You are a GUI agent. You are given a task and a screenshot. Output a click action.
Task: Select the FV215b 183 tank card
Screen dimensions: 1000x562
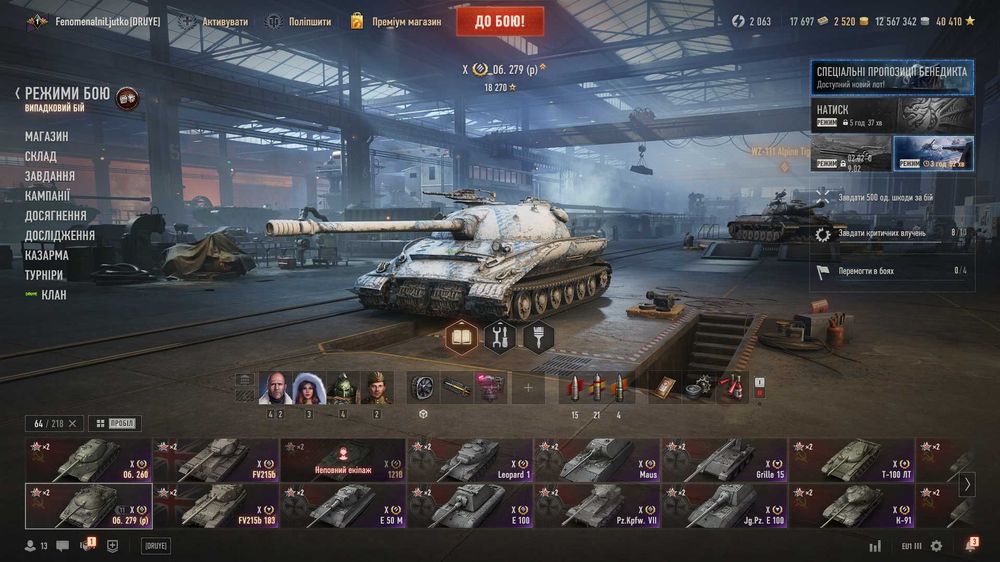coord(215,506)
